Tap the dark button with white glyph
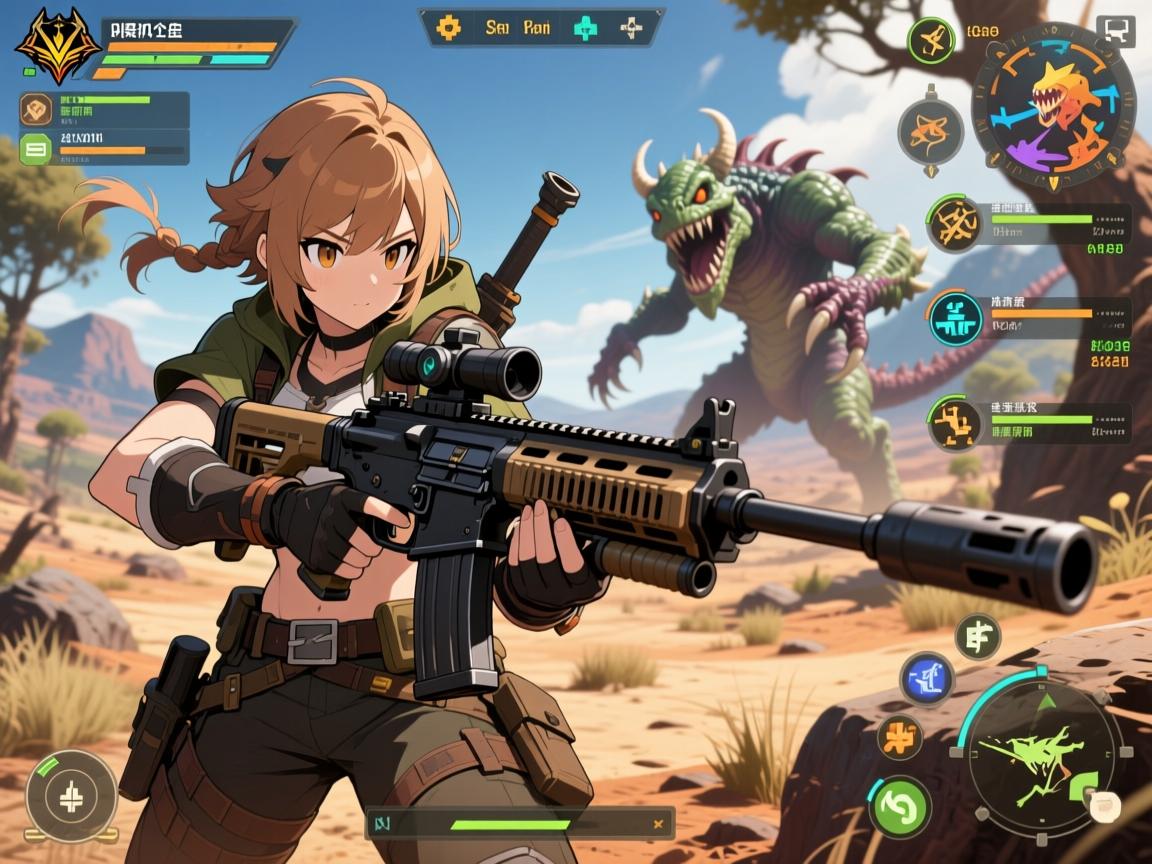This screenshot has width=1152, height=864. pyautogui.click(x=977, y=636)
